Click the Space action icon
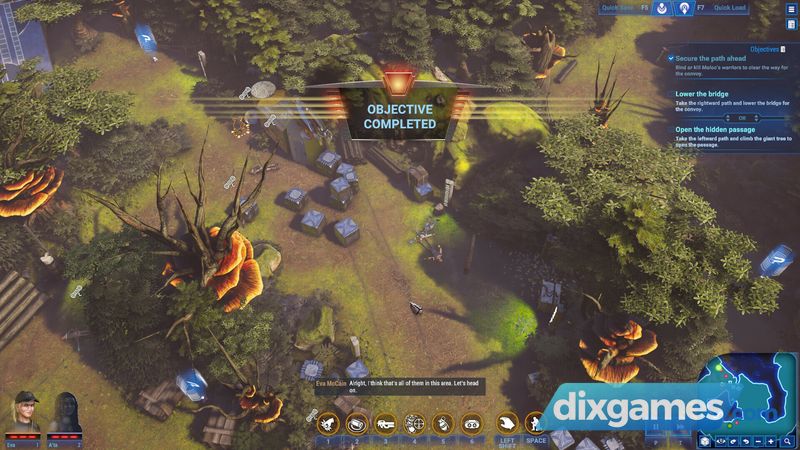 pyautogui.click(x=537, y=424)
